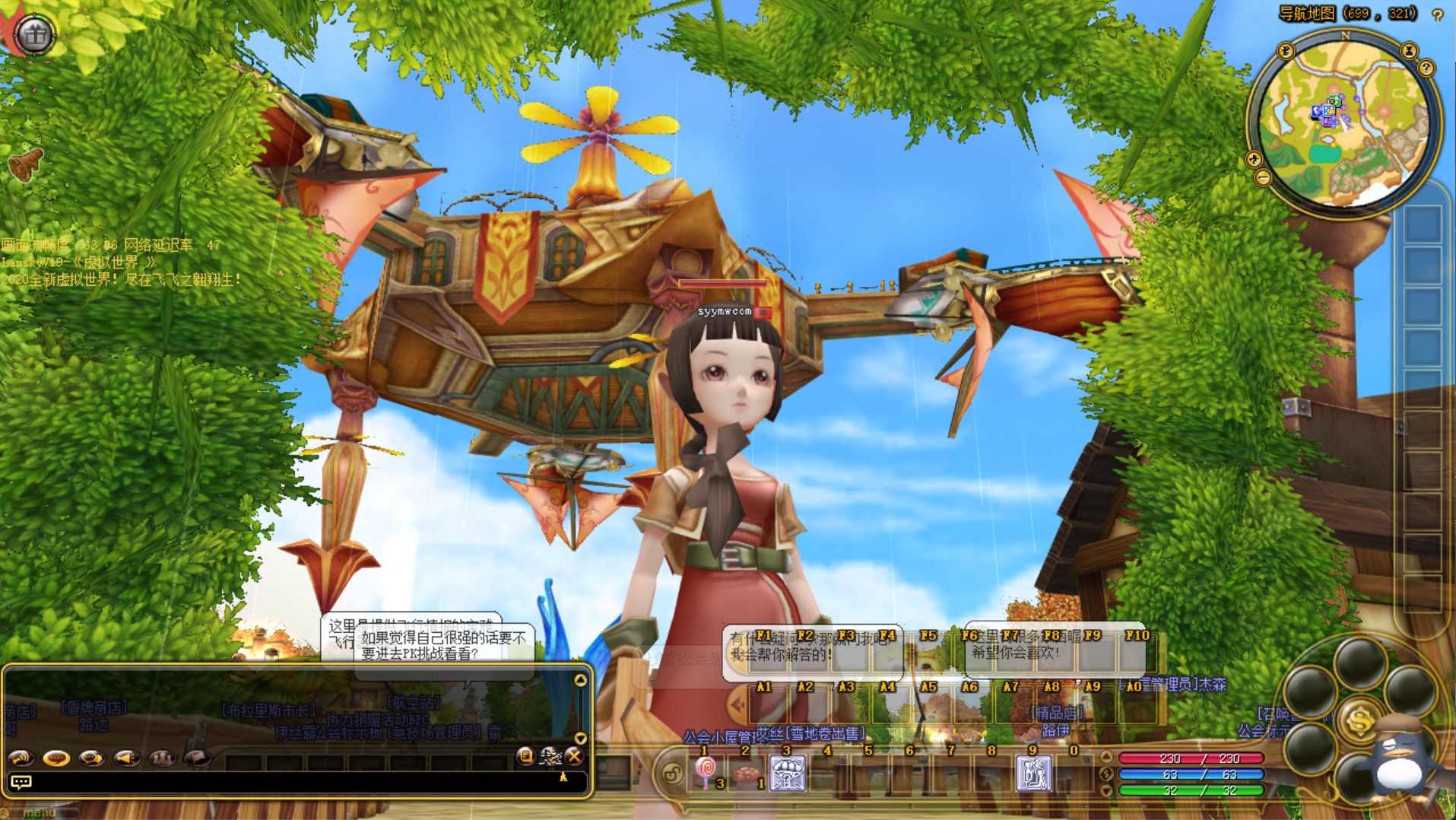Click the gold S coin button
This screenshot has height=820, width=1456.
coord(1359,720)
